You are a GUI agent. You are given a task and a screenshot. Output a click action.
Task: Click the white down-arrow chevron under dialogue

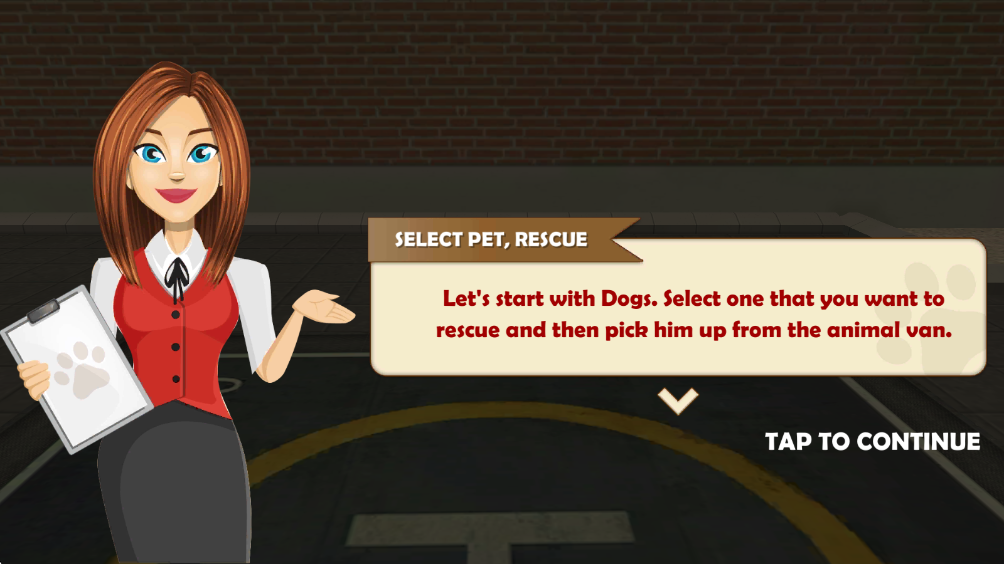click(677, 401)
